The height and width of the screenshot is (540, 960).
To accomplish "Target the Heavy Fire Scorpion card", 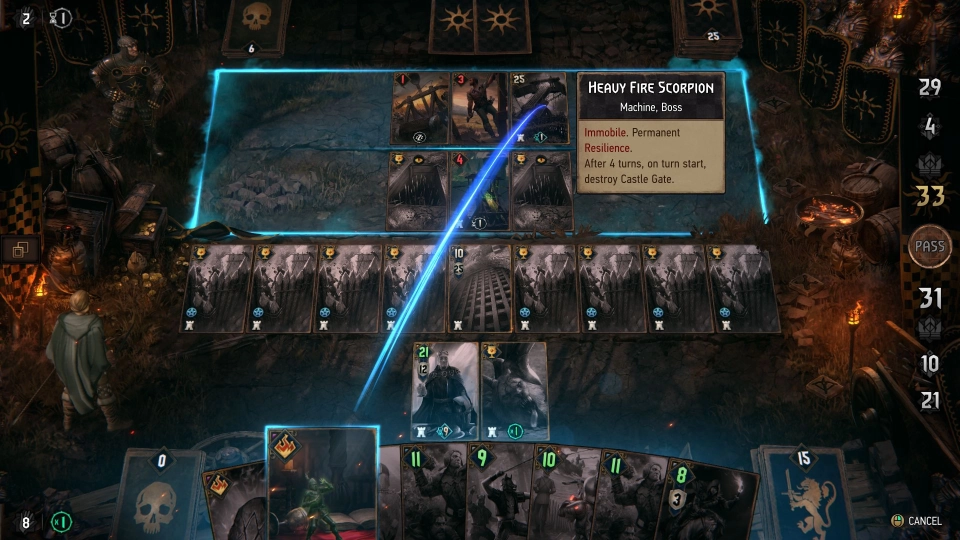I will 541,108.
